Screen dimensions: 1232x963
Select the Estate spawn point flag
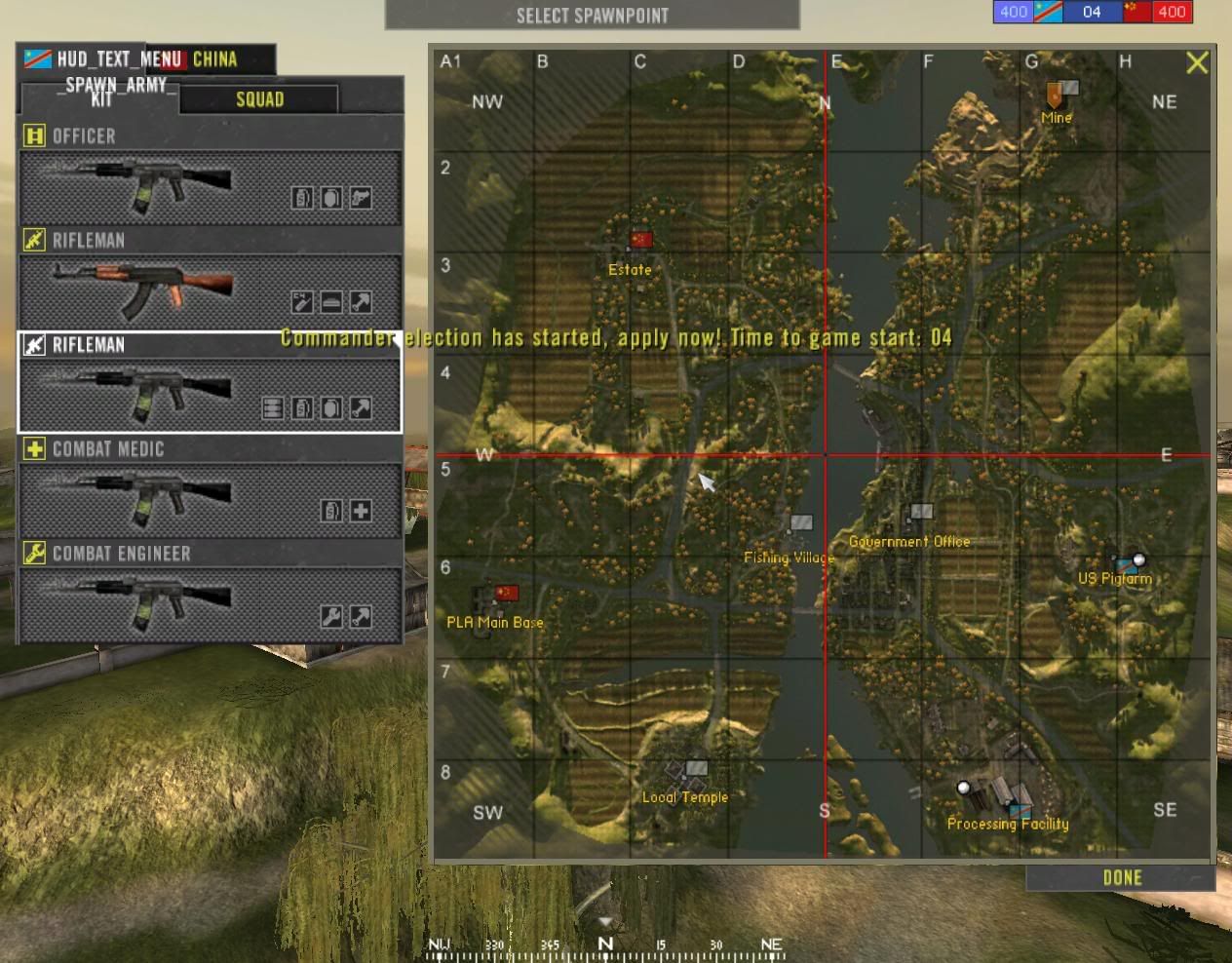tap(640, 240)
